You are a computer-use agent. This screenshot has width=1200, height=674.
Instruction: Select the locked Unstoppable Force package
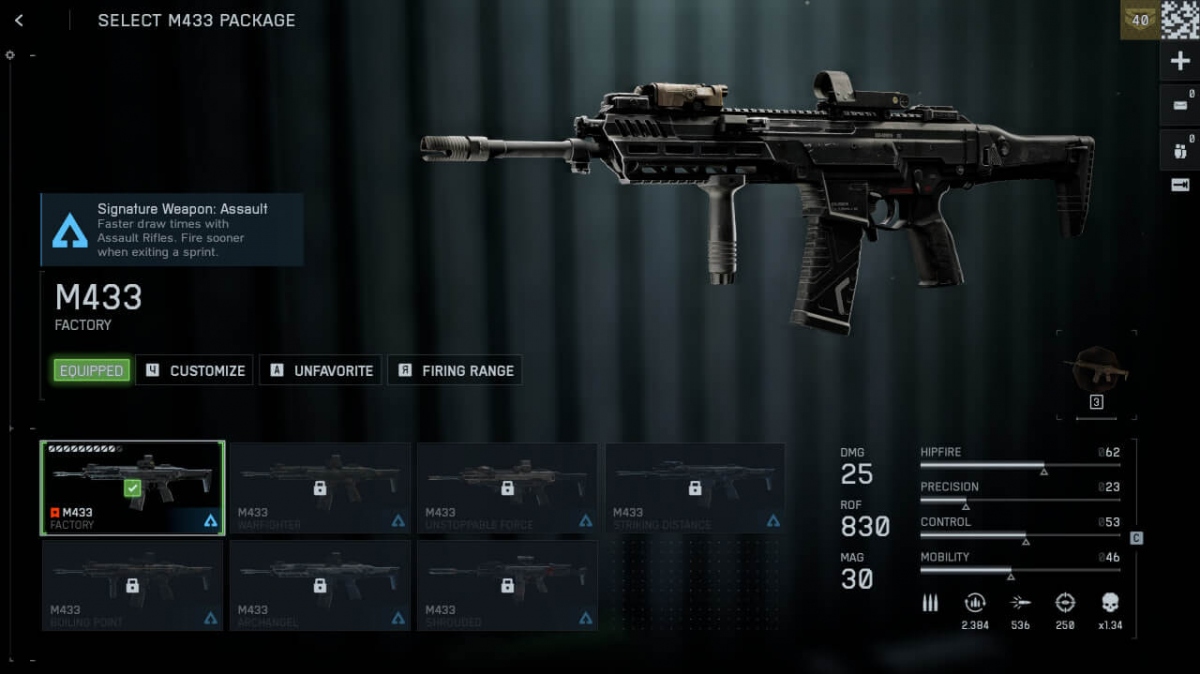tap(507, 489)
